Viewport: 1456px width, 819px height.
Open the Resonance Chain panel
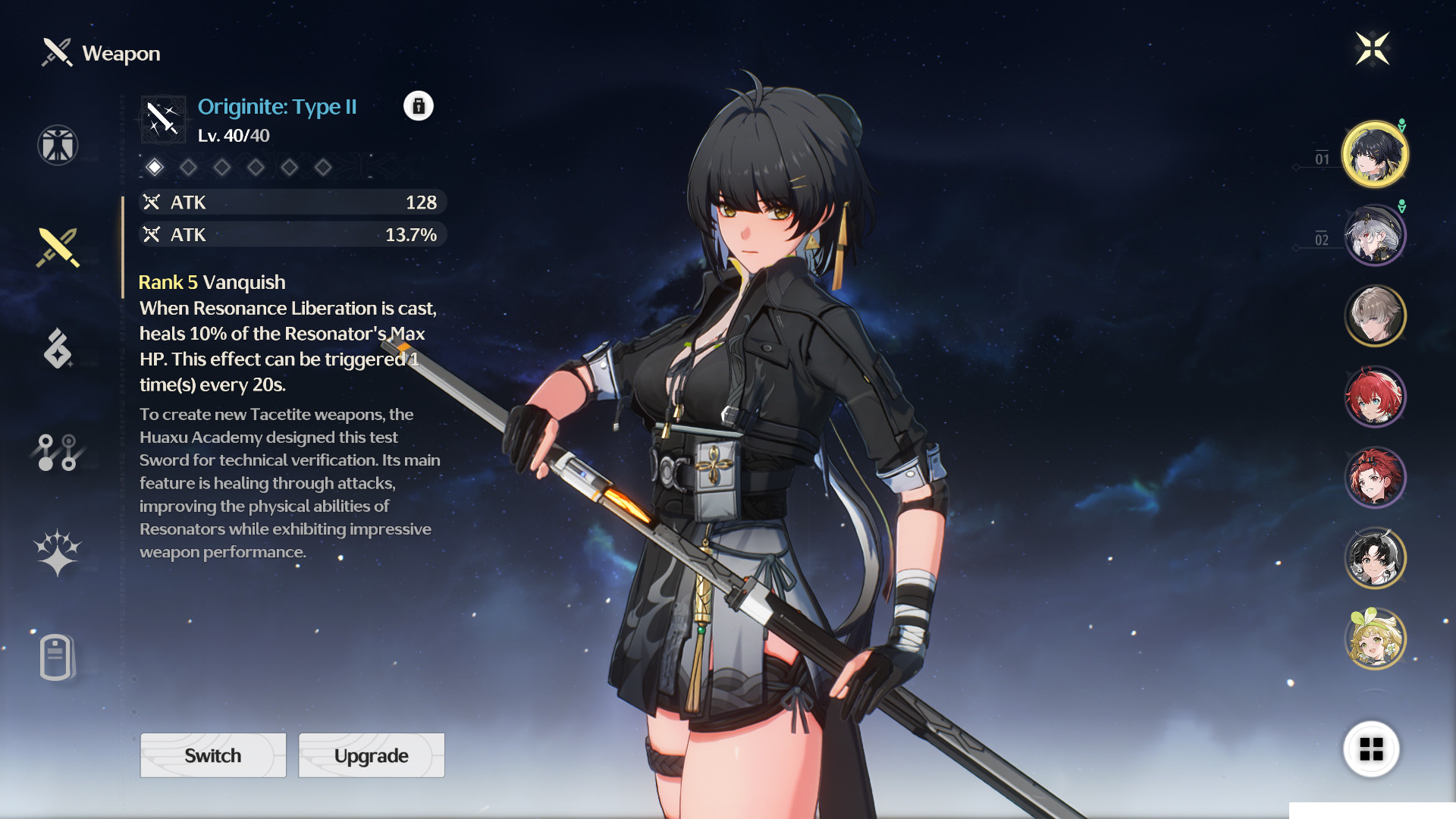pyautogui.click(x=57, y=450)
